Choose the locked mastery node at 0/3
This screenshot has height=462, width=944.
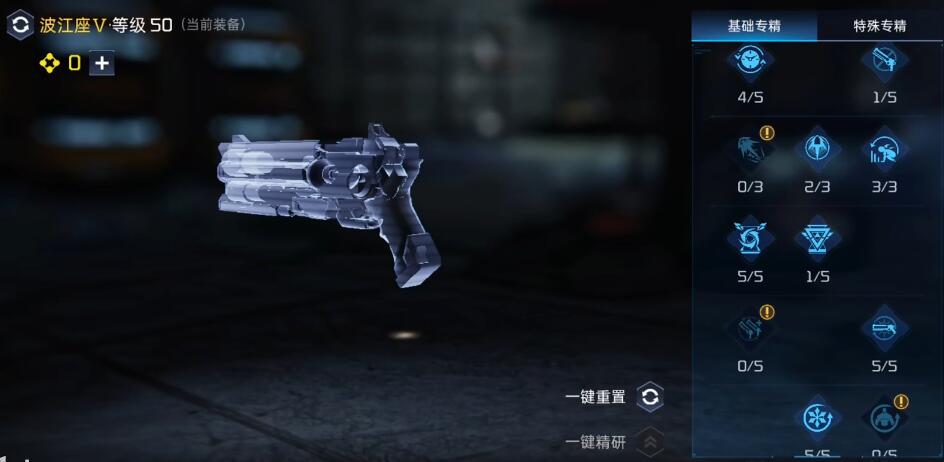751,151
